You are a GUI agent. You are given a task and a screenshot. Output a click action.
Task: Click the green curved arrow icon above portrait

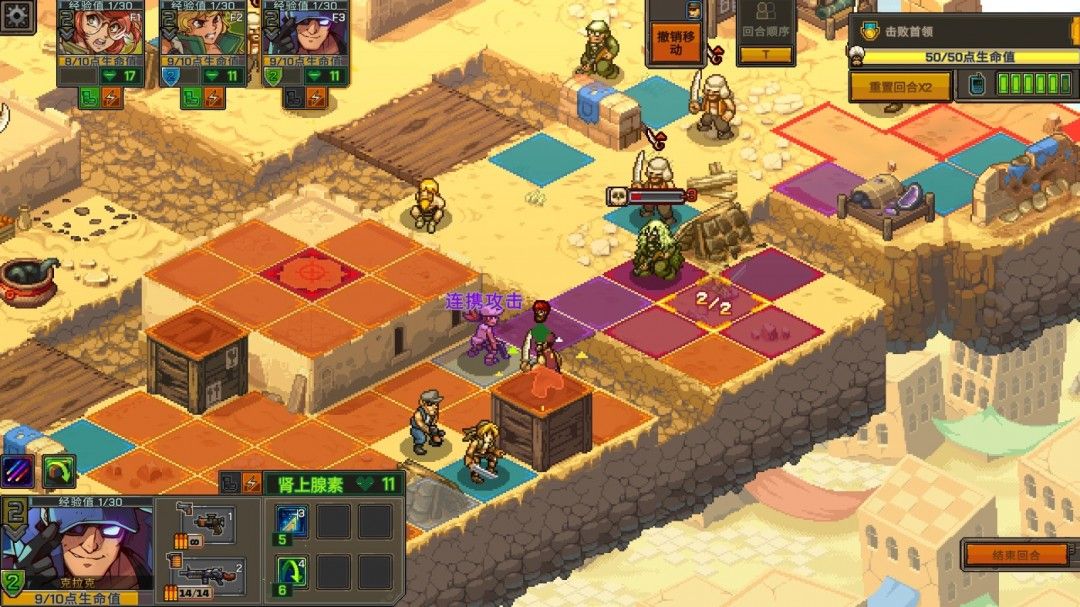coord(59,472)
